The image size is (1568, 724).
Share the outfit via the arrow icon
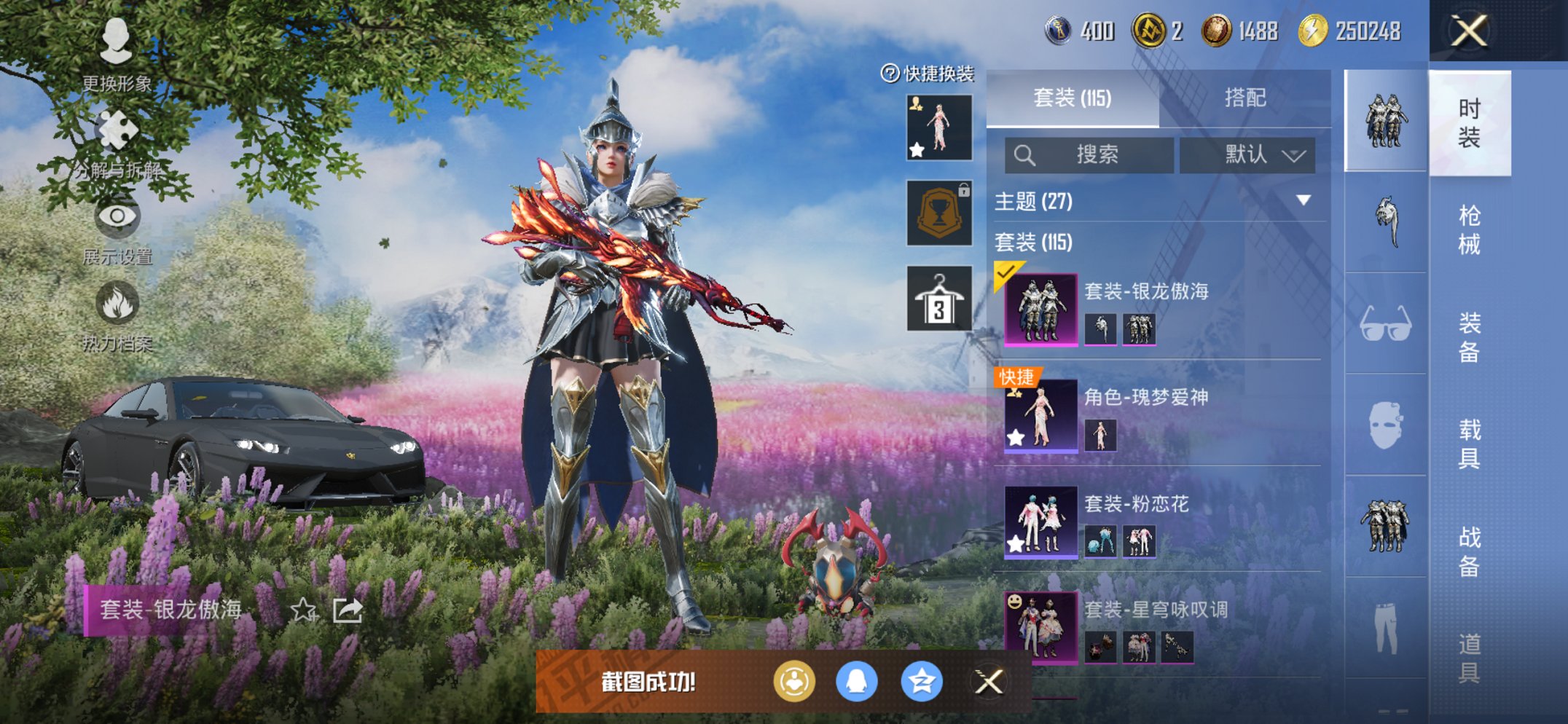click(x=348, y=610)
